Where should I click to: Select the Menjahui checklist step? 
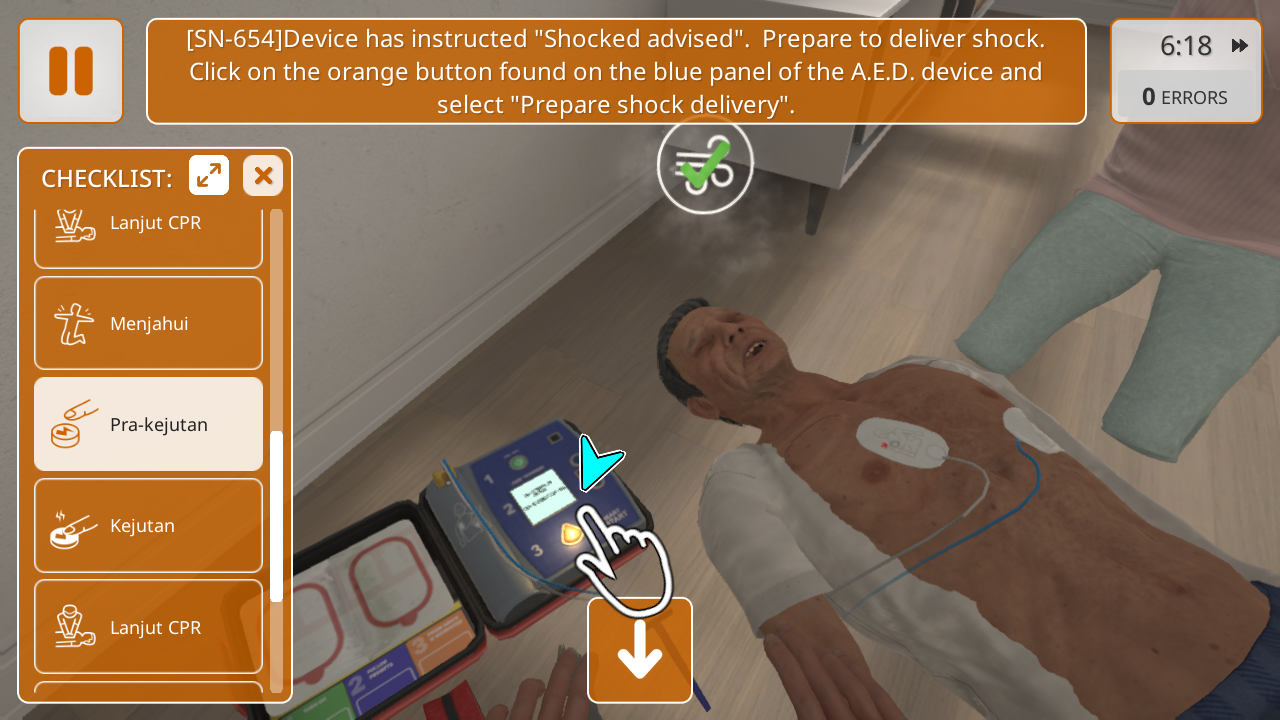coord(148,323)
